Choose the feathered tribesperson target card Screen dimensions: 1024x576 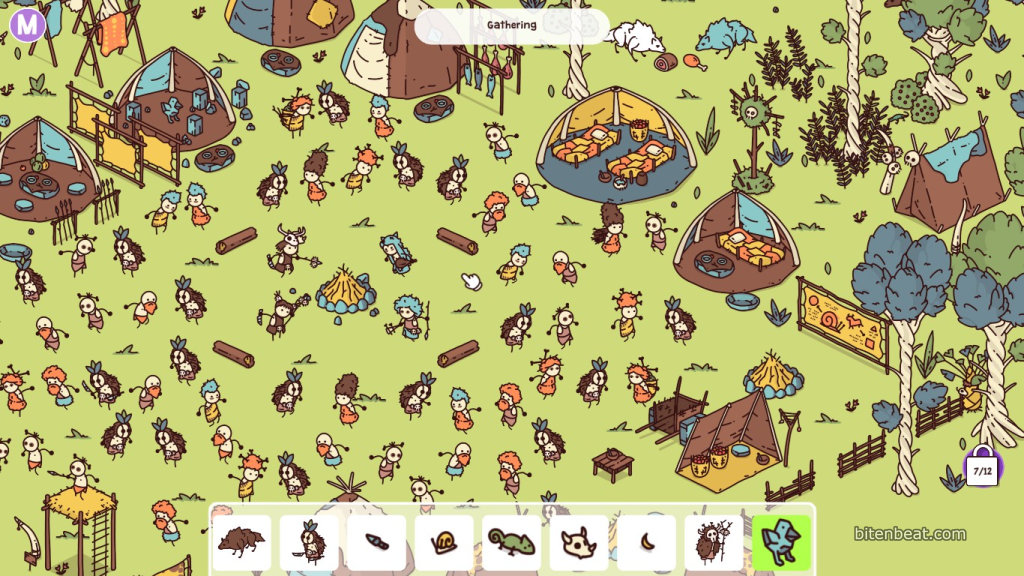click(x=308, y=543)
